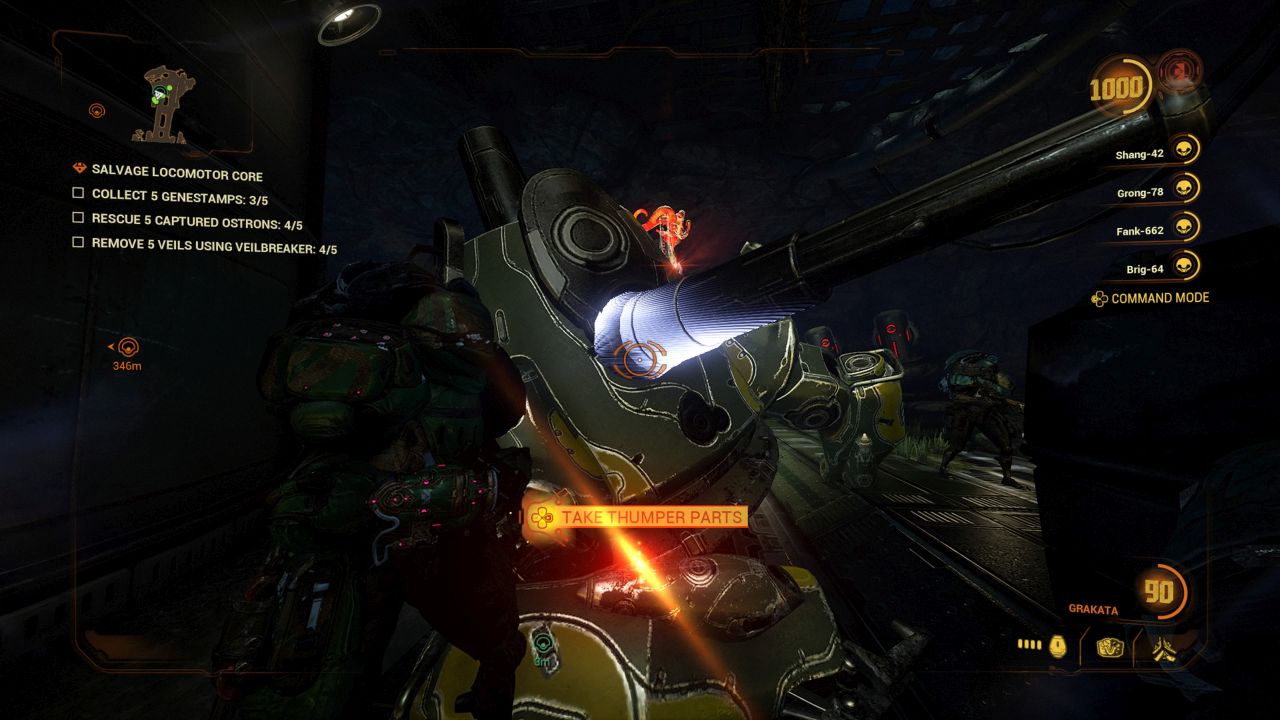
Task: Click Brig-64's squad member icon
Action: click(1185, 264)
